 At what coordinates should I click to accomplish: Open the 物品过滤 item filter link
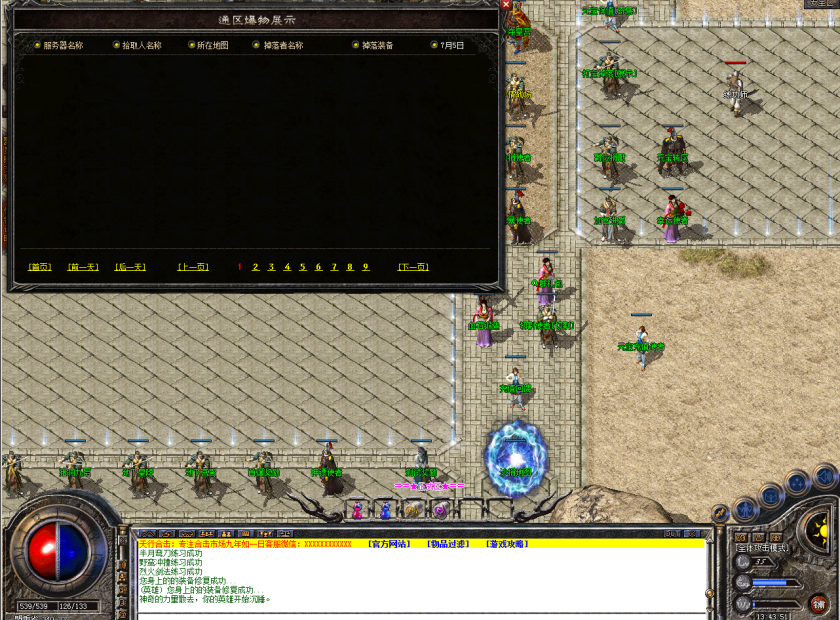(447, 544)
